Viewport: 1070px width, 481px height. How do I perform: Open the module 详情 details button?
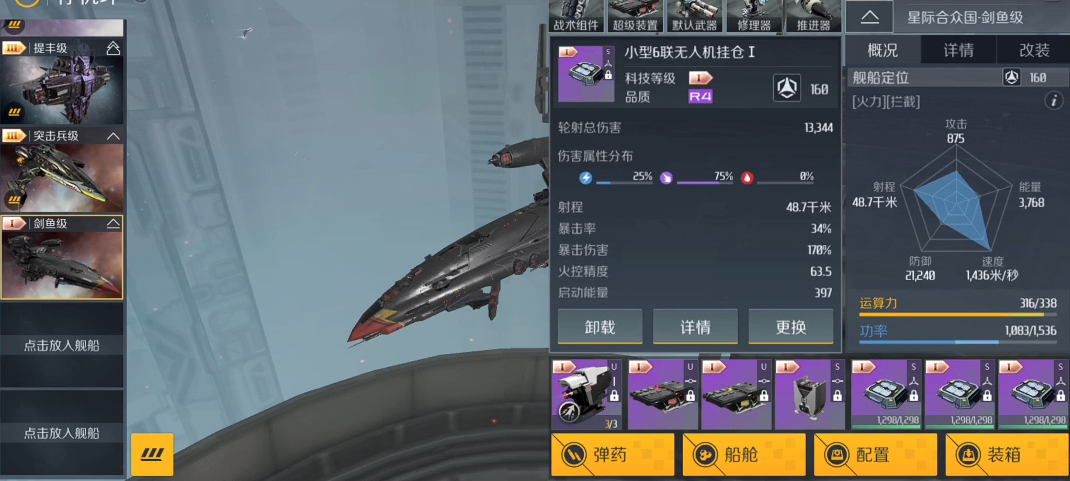tap(695, 327)
